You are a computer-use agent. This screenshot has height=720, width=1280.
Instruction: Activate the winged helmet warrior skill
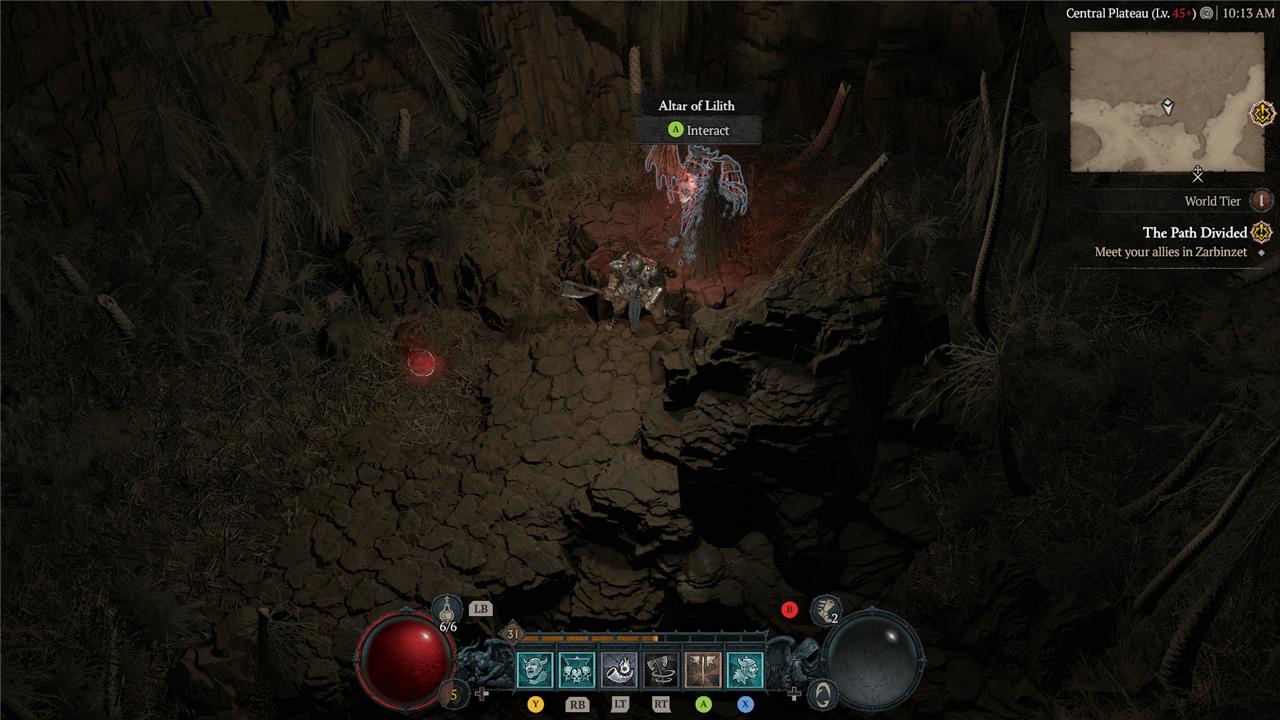pos(745,670)
